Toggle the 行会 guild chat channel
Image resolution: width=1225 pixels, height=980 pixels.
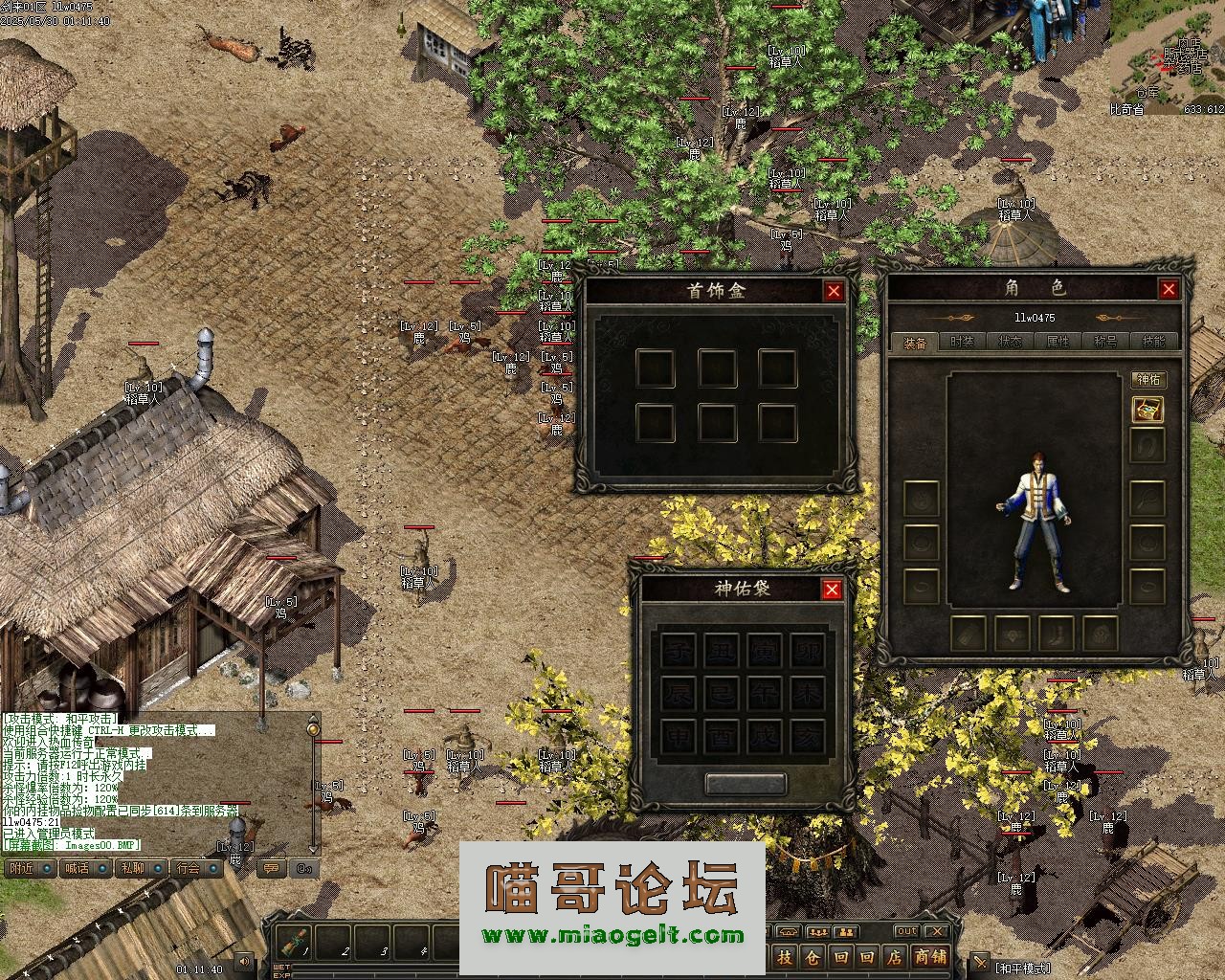tap(188, 868)
